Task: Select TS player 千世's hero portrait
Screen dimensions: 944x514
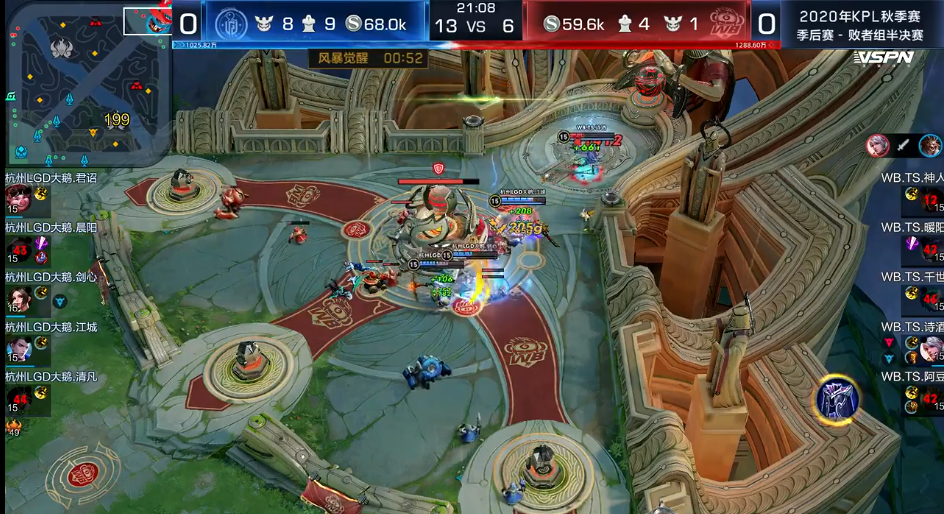Action: click(930, 298)
